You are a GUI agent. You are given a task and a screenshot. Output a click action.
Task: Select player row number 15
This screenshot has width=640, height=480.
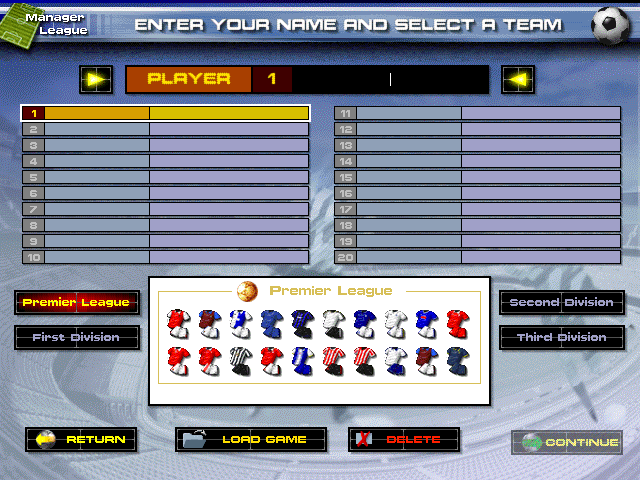pyautogui.click(x=477, y=177)
